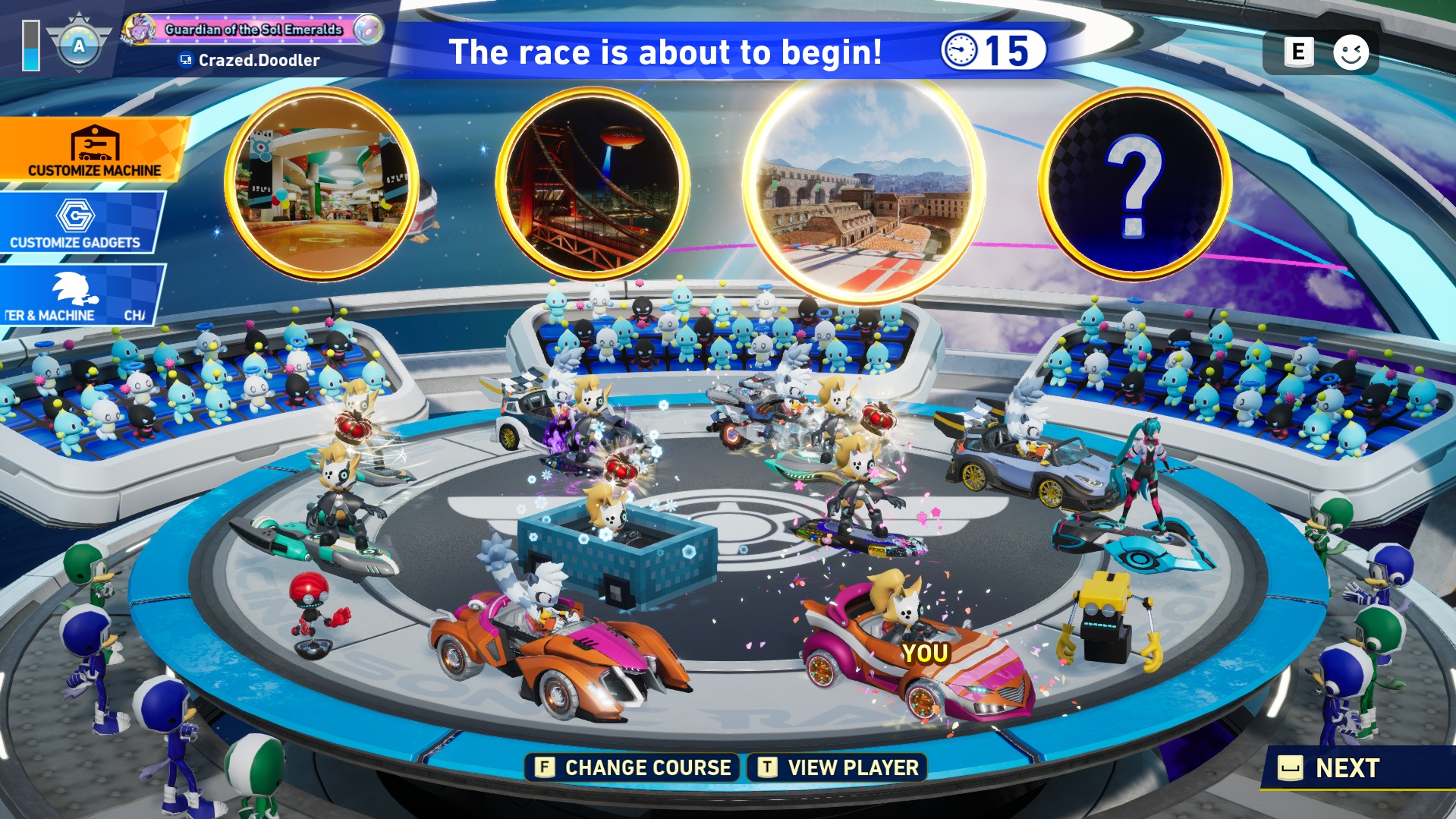Open the Customize Gadgets menu
Viewport: 1456px width, 819px height.
[80, 223]
